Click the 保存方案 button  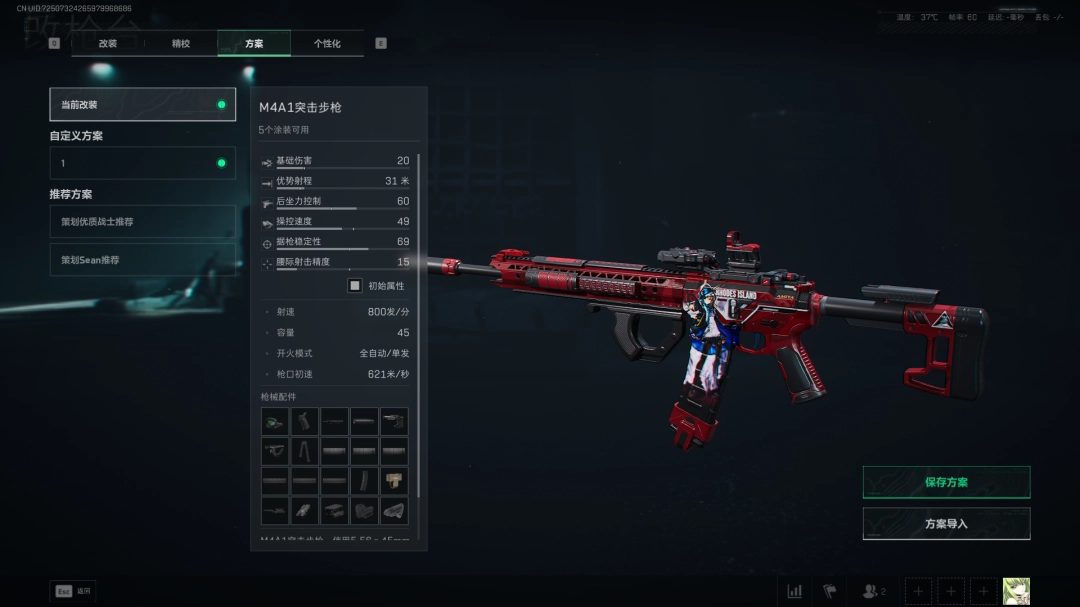click(x=946, y=482)
